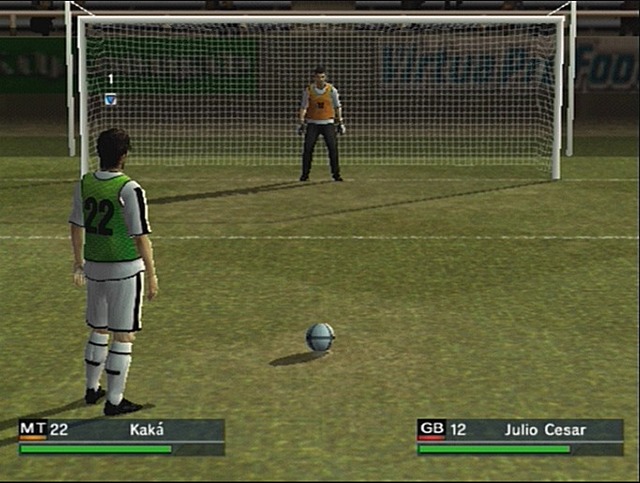
Task: Click the GB position badge
Action: 432,429
